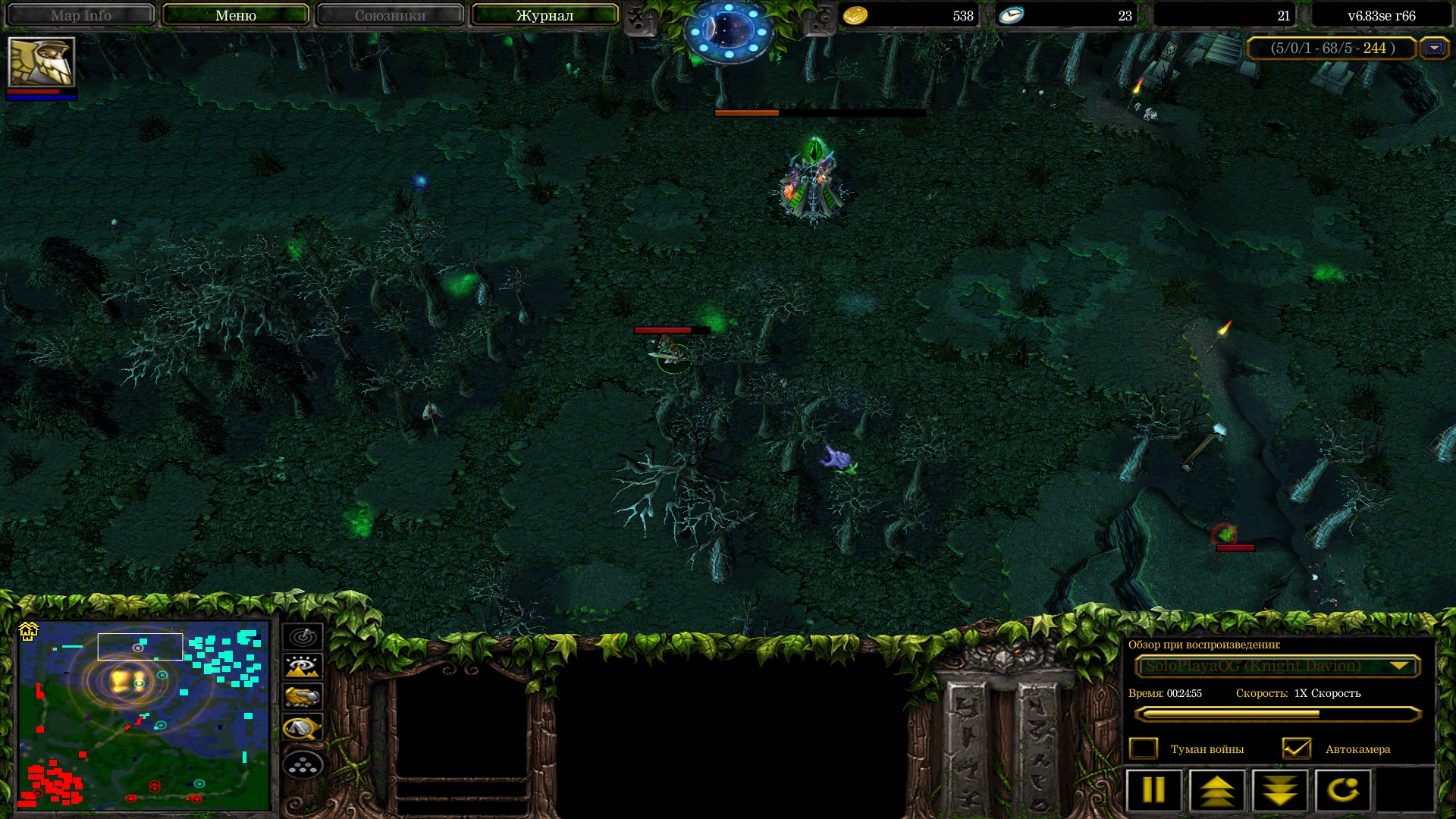Open the Союзники allies panel
This screenshot has width=1456, height=819.
pos(390,15)
